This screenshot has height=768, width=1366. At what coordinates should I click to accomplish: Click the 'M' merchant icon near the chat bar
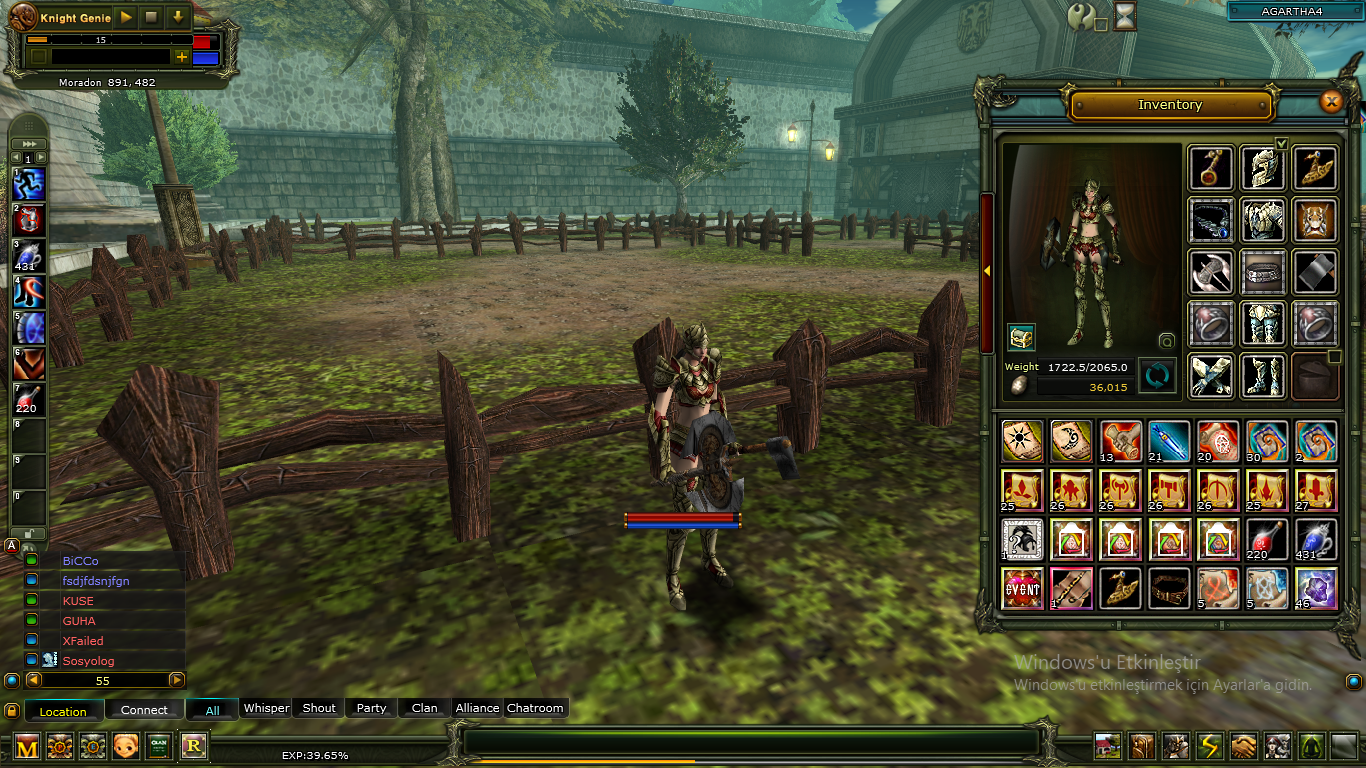click(27, 746)
